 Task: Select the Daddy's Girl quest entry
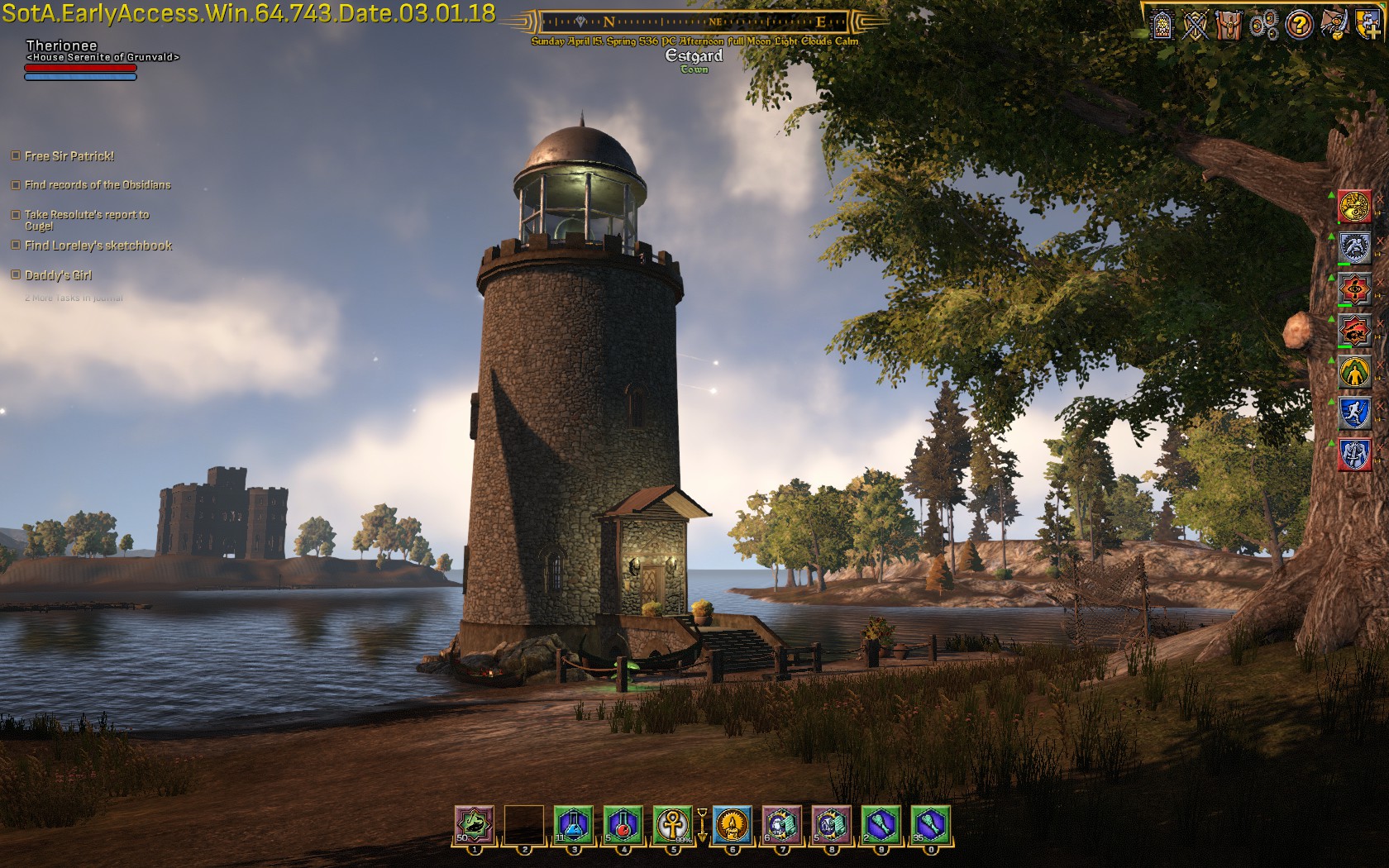click(x=58, y=275)
